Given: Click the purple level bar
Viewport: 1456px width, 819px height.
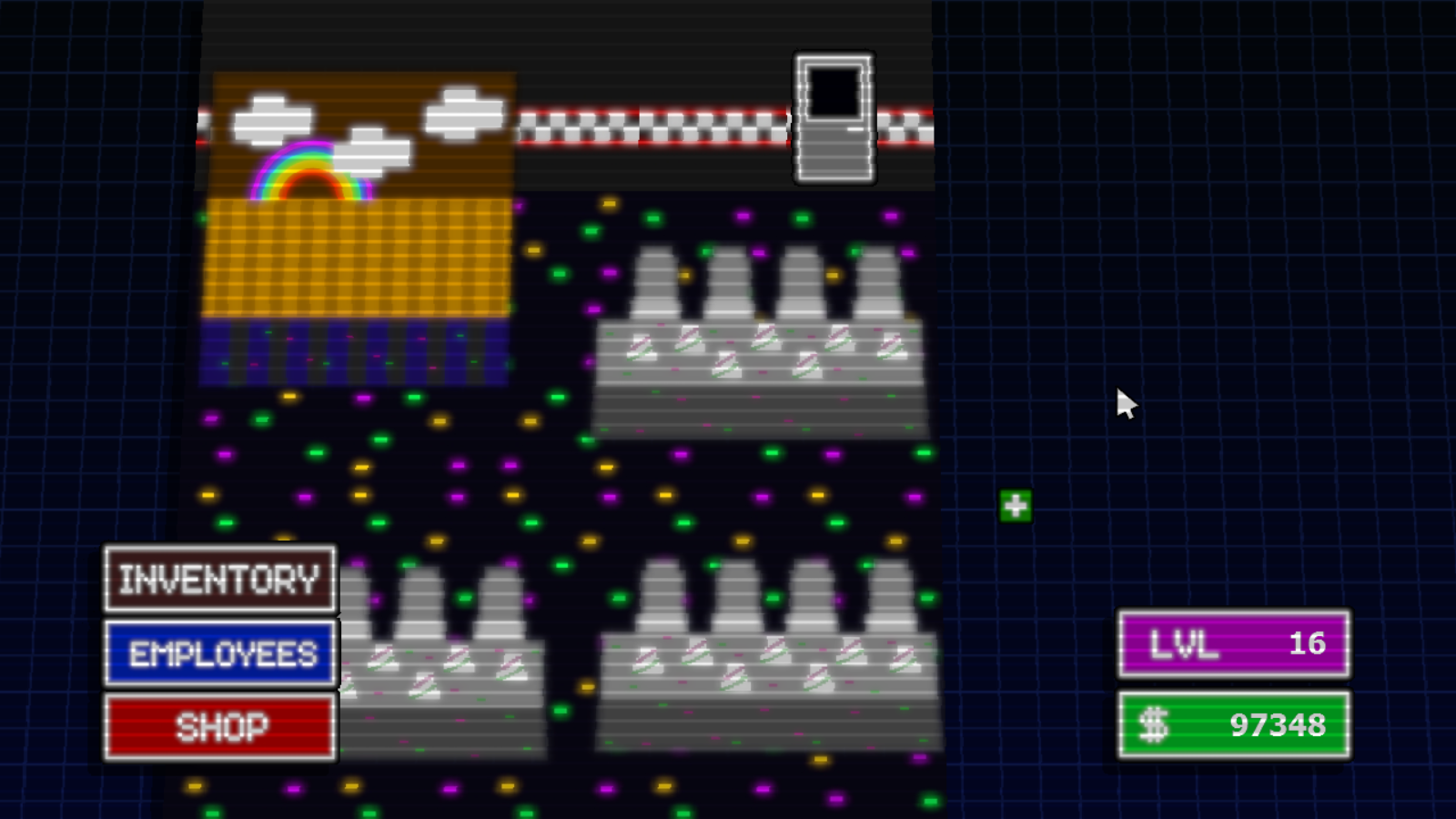Looking at the screenshot, I should pyautogui.click(x=1210, y=644).
